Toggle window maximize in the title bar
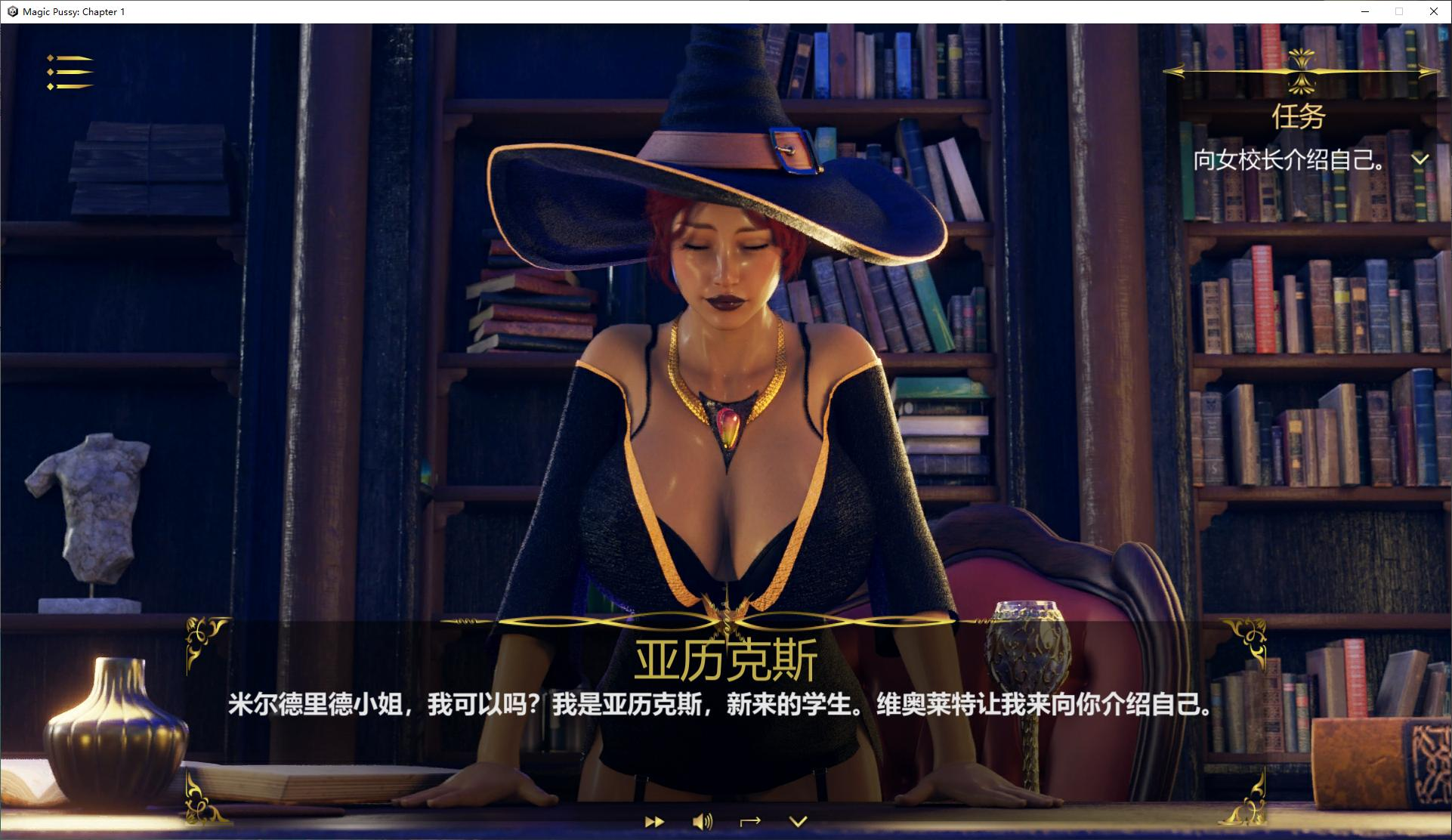Viewport: 1452px width, 840px height. click(x=1398, y=11)
